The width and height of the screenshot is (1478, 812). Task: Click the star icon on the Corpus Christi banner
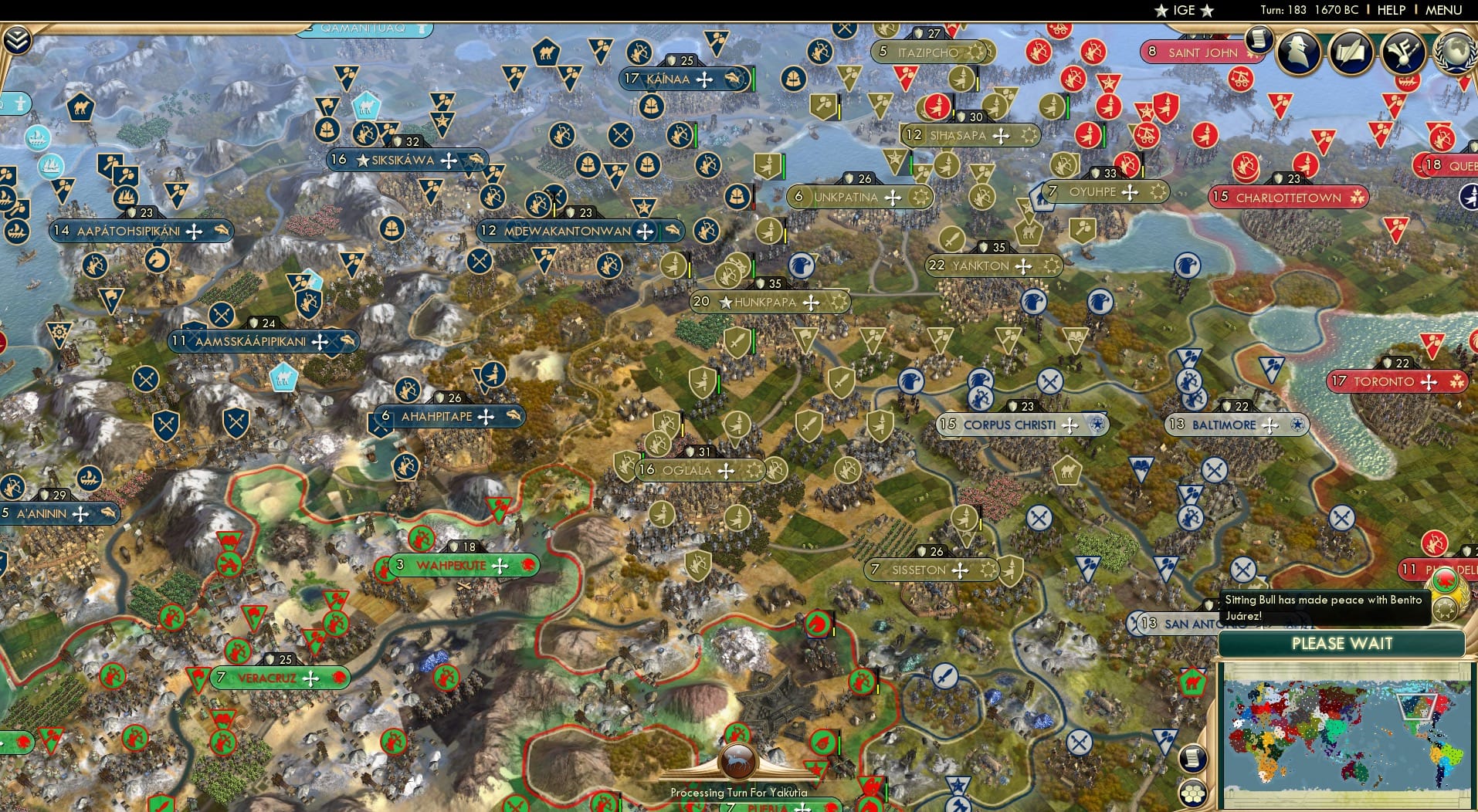tap(1097, 425)
